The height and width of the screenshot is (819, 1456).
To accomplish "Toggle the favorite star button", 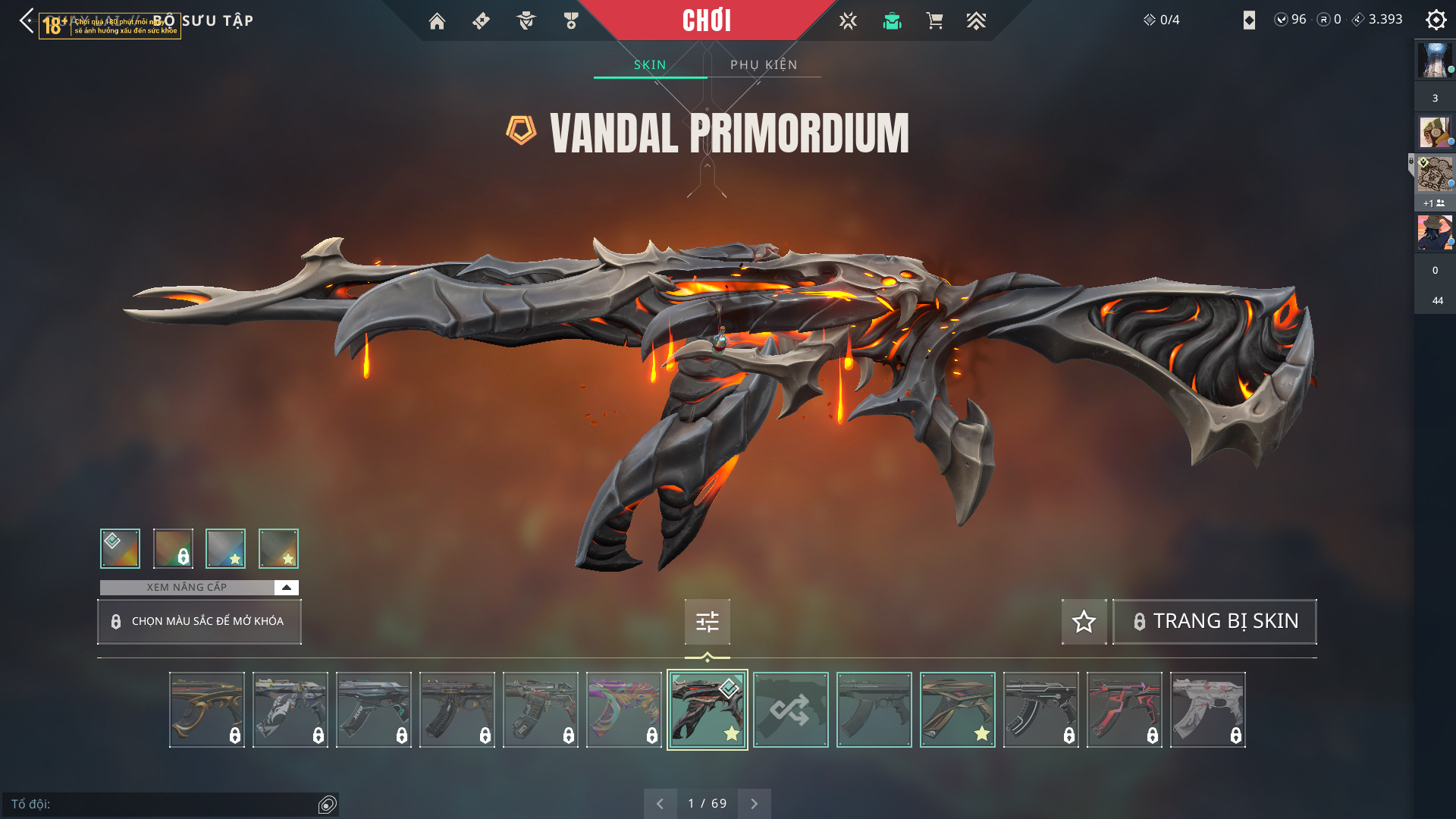I will coord(1084,622).
